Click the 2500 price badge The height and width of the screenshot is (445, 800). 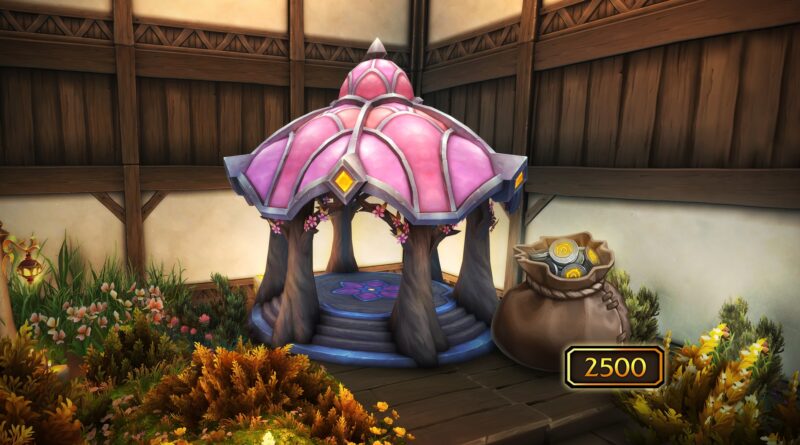point(614,366)
